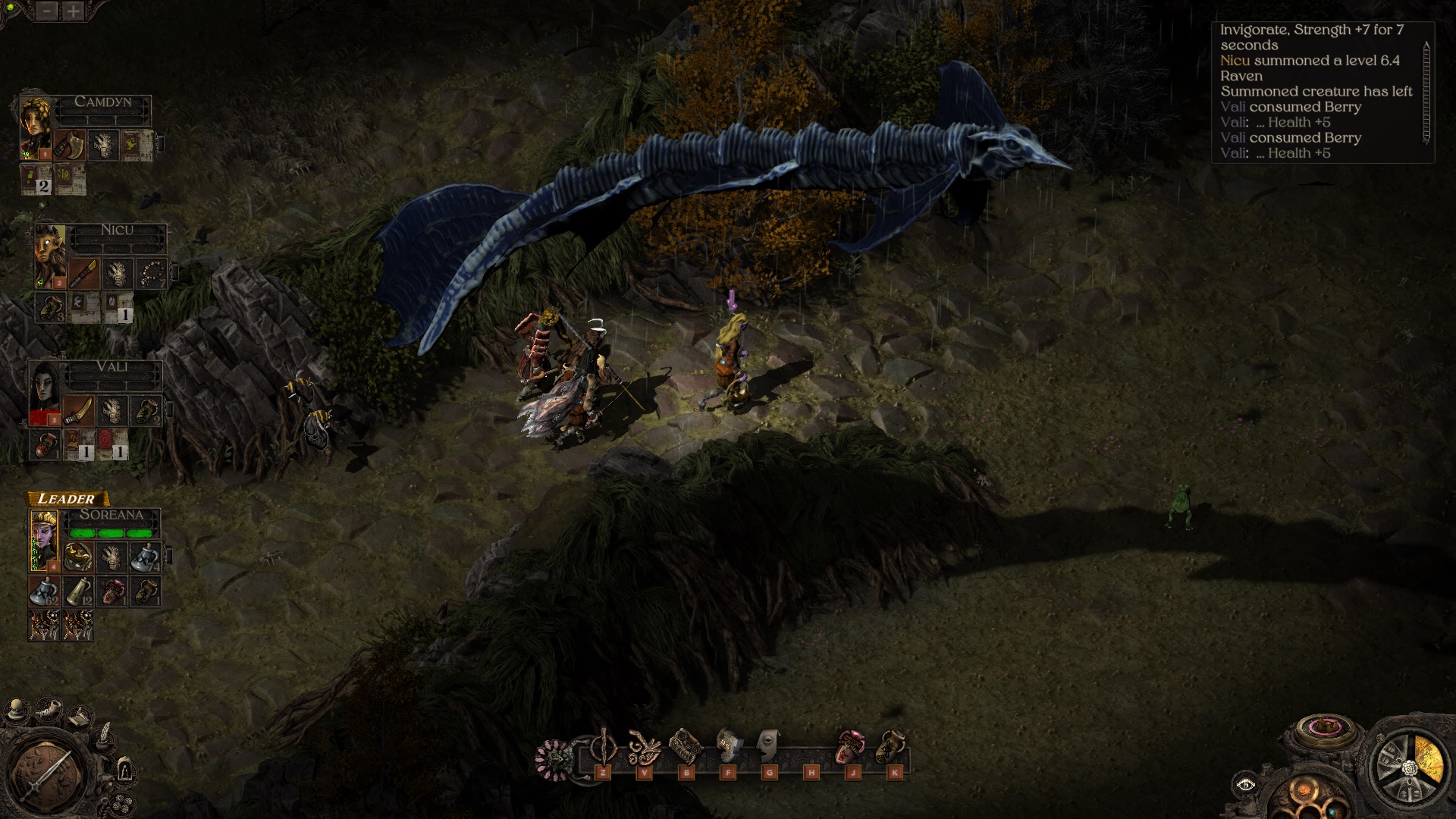This screenshot has width=1456, height=819.
Task: Click the drinking horn menu button
Action: coord(49,710)
